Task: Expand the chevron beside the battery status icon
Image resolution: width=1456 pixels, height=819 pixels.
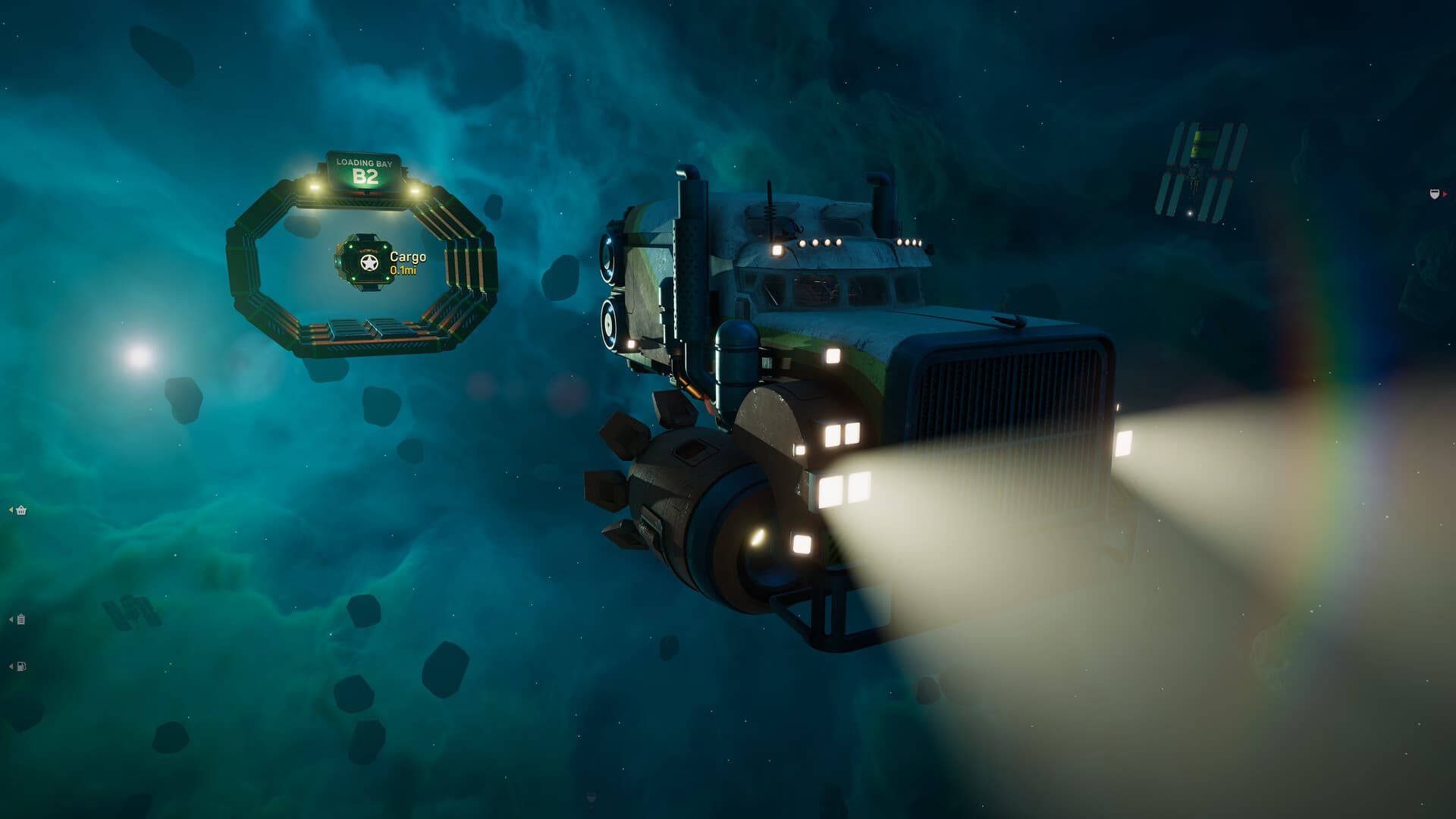Action: (11, 620)
